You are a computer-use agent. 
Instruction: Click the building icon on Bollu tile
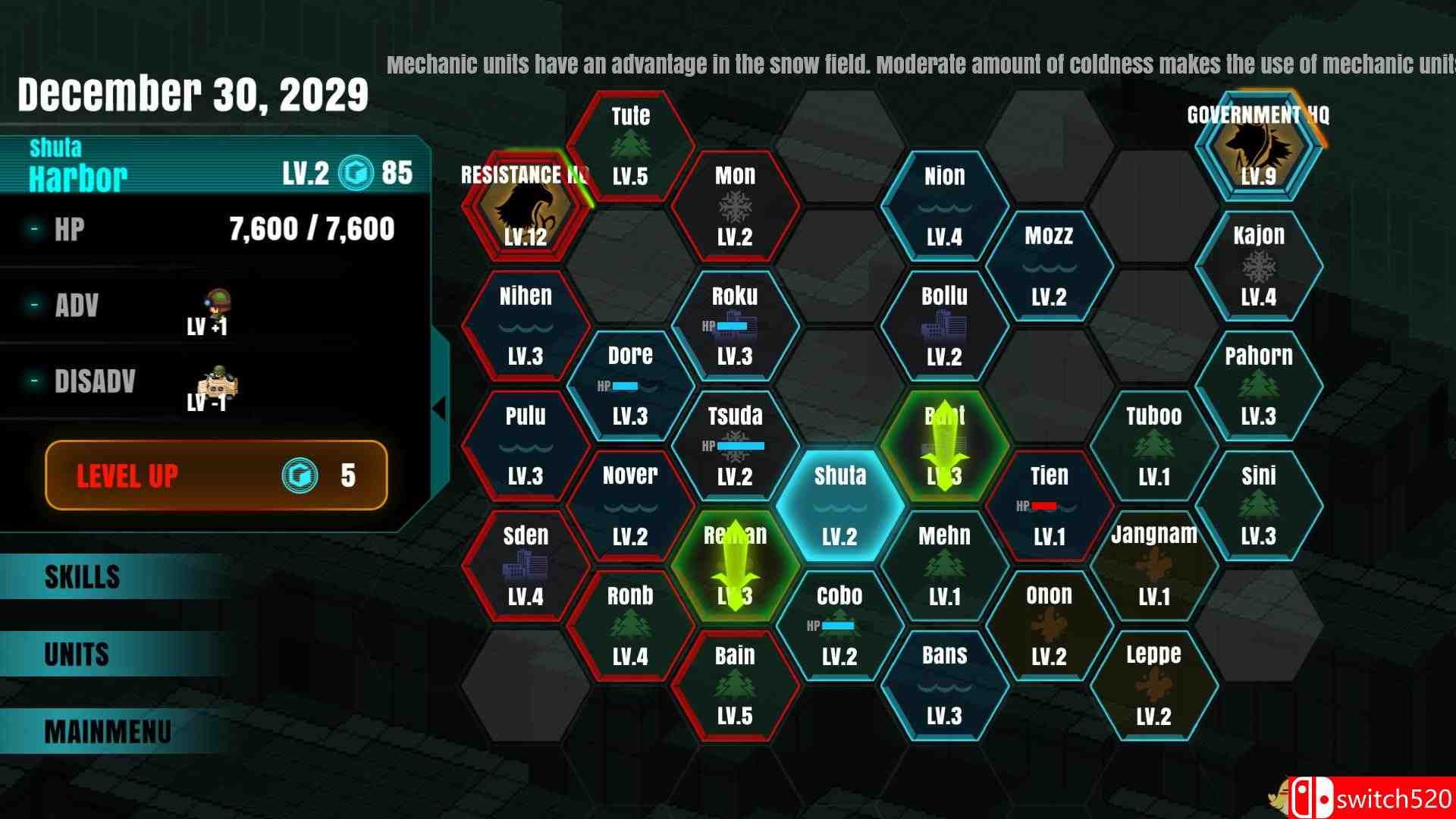[944, 326]
